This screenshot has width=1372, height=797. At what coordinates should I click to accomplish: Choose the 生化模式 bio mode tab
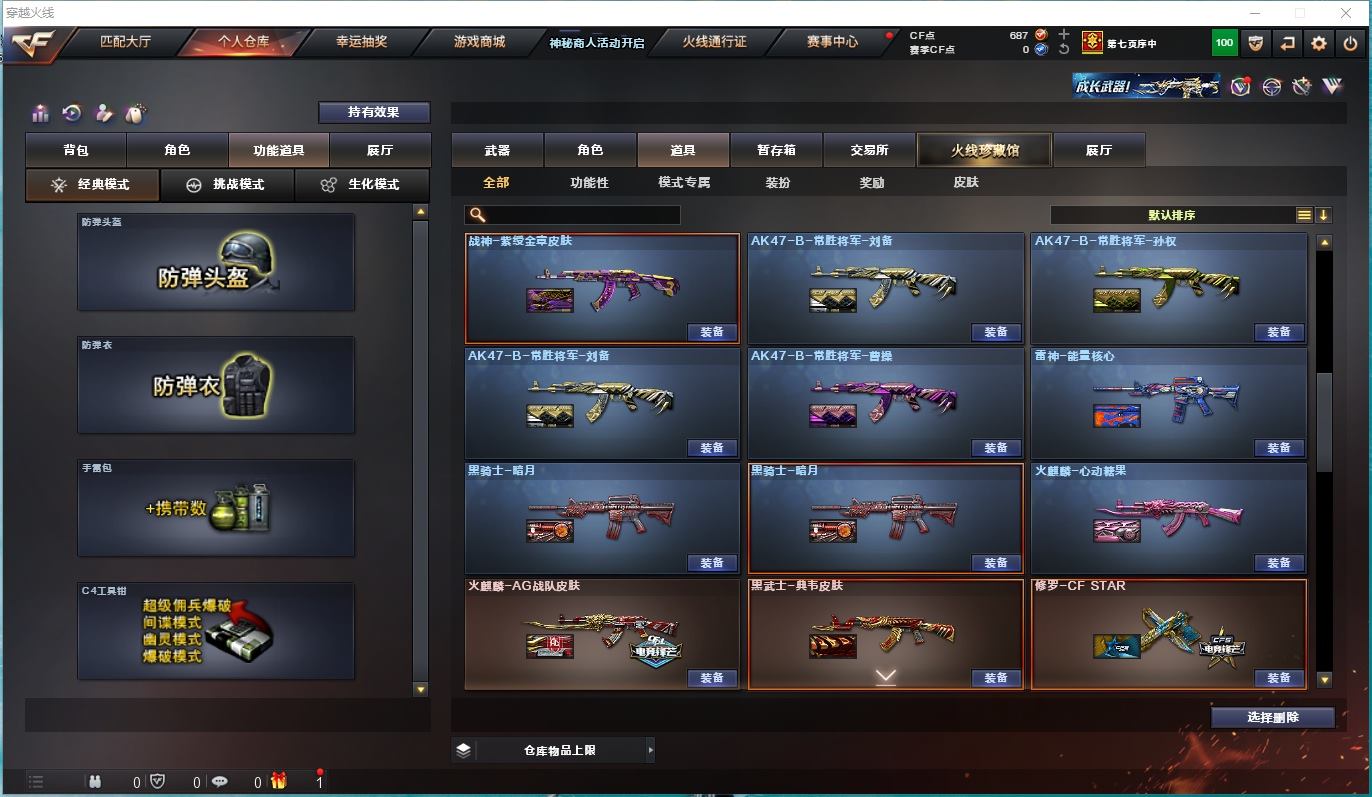[361, 185]
